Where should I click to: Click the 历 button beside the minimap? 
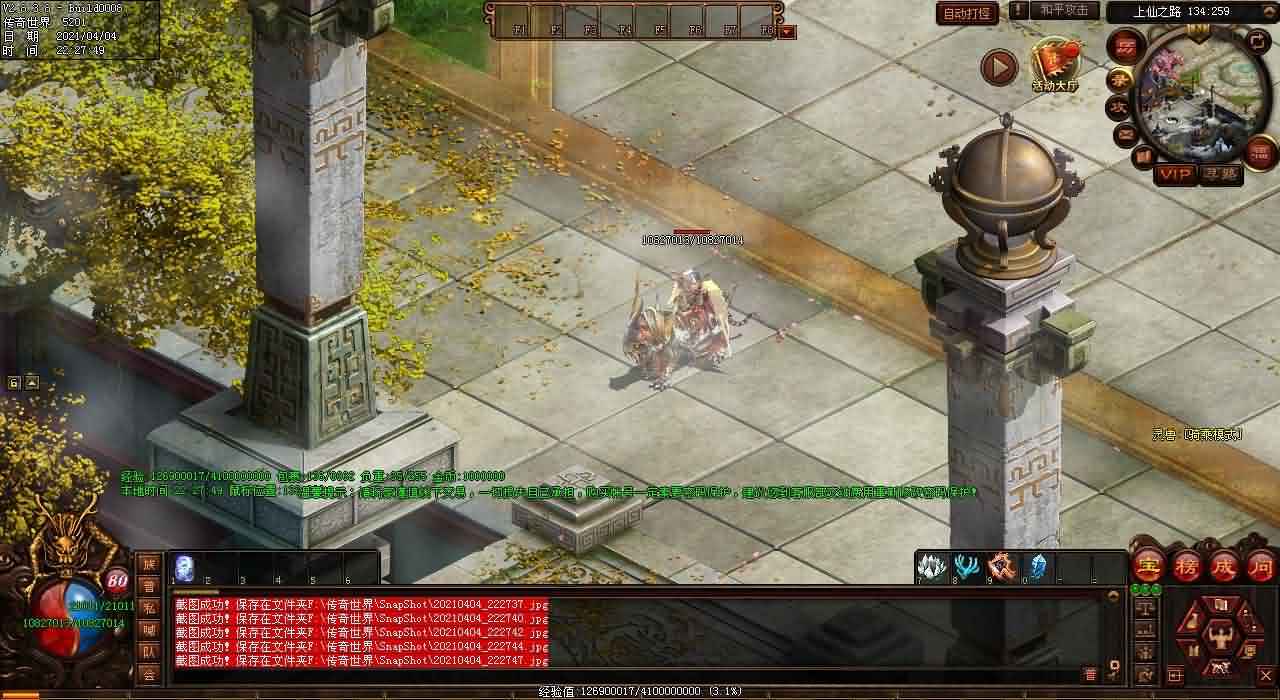click(1125, 47)
